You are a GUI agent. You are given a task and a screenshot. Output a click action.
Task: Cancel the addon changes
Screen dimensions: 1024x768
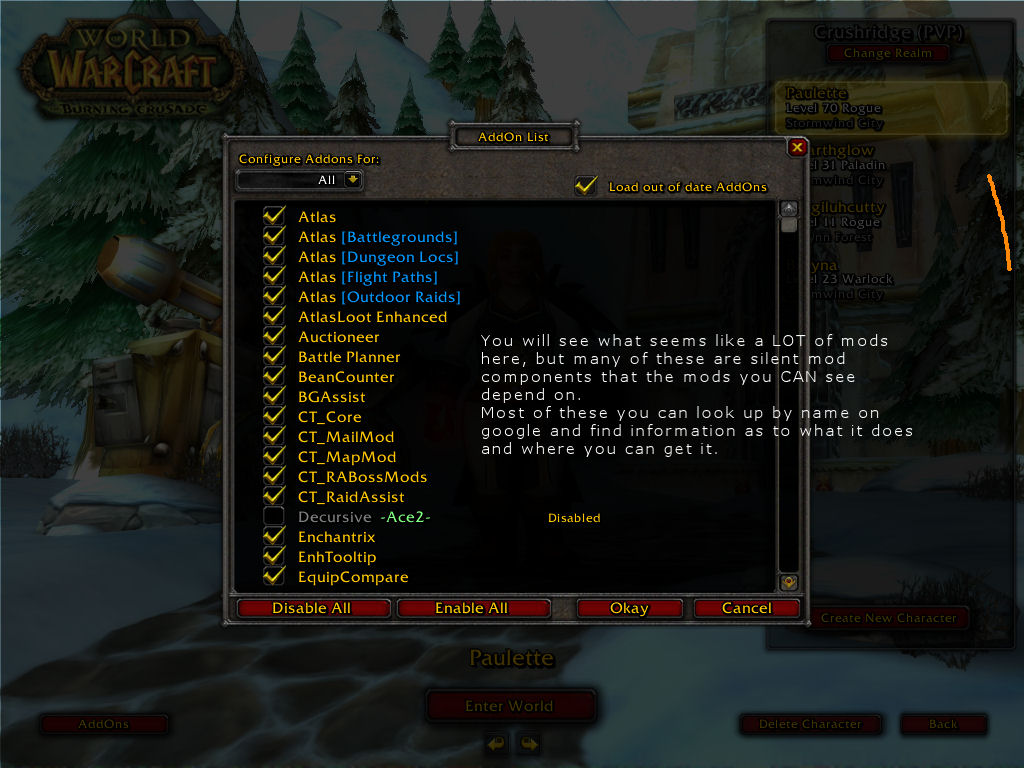coord(747,608)
